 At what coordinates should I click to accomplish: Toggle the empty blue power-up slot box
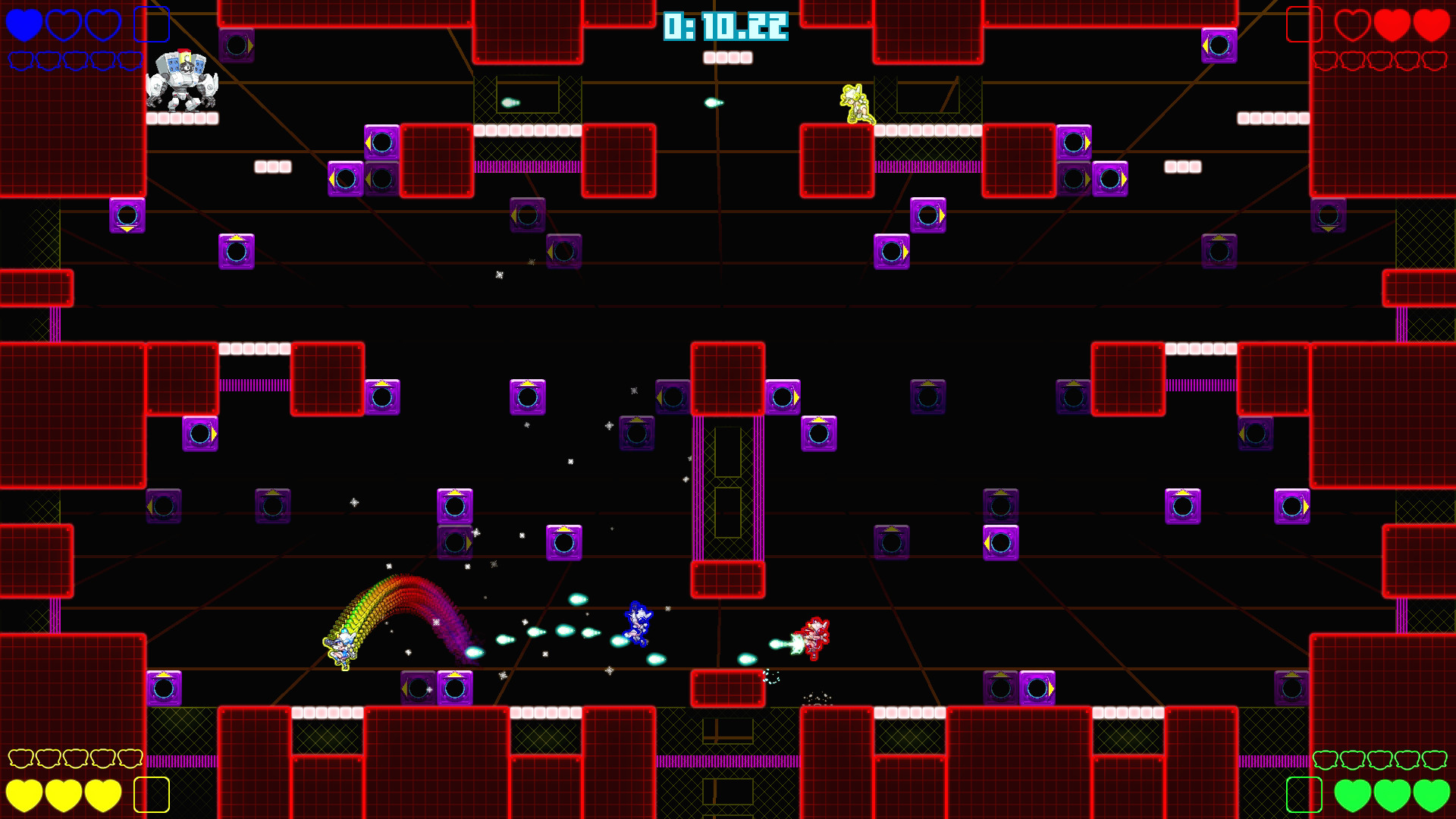tap(153, 24)
